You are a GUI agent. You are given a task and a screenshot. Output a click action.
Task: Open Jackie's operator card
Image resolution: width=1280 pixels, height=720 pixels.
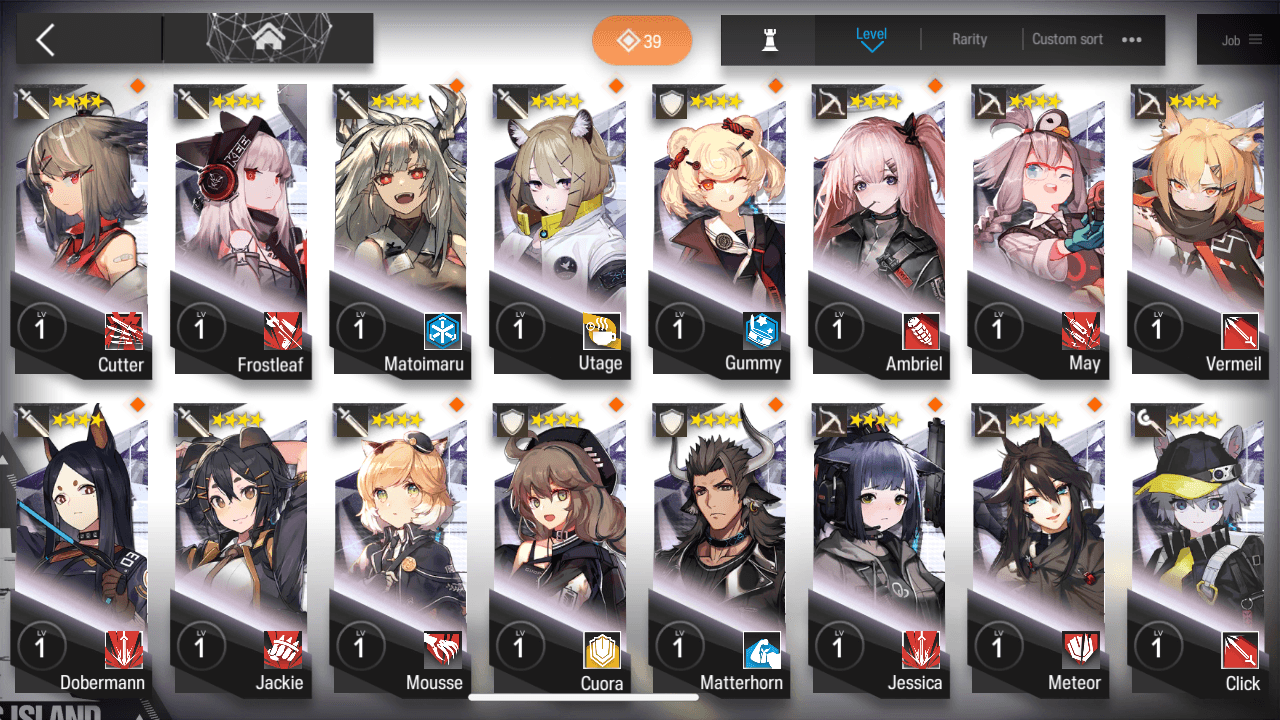pos(241,550)
